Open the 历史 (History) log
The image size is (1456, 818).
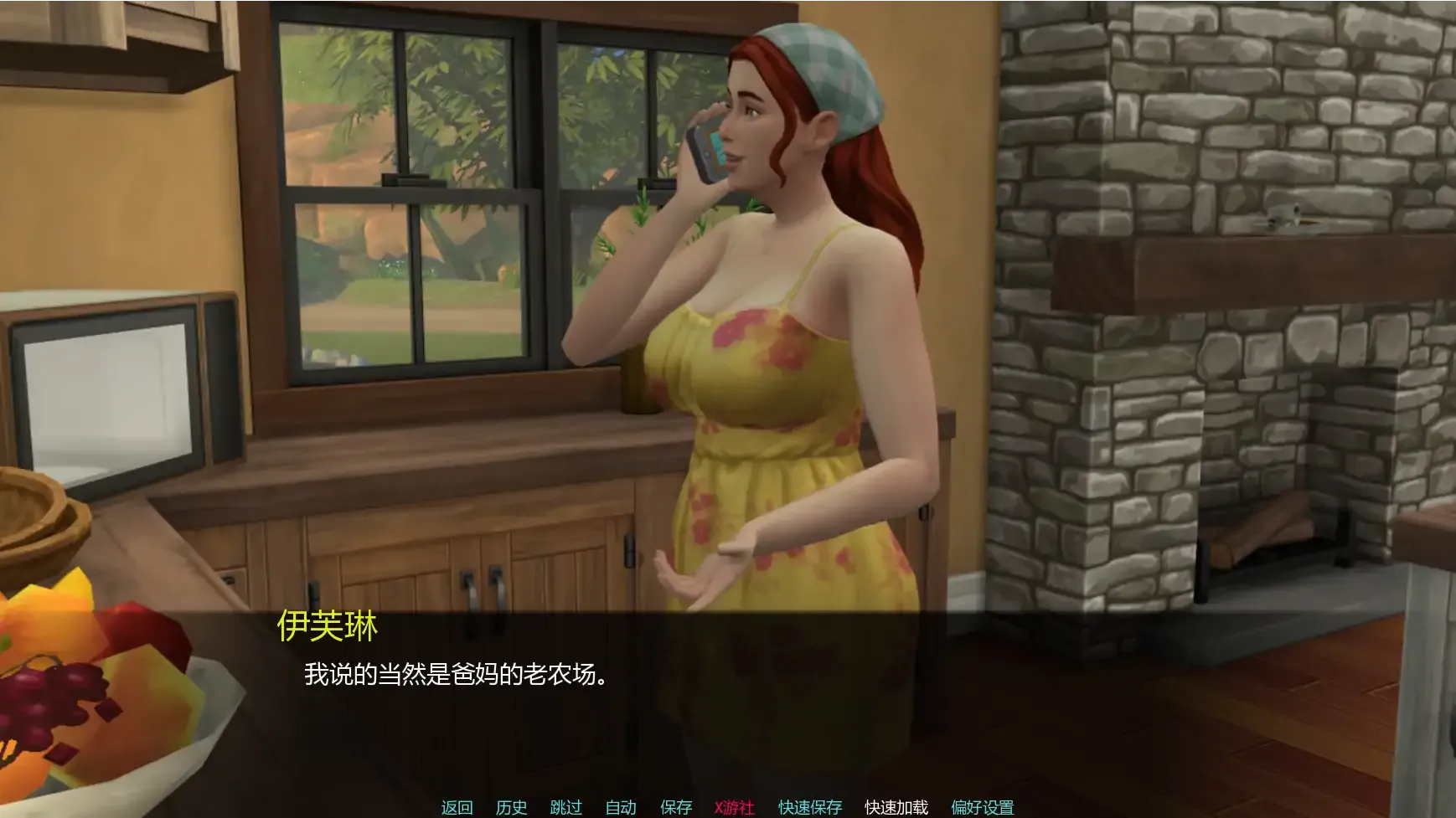click(x=511, y=807)
